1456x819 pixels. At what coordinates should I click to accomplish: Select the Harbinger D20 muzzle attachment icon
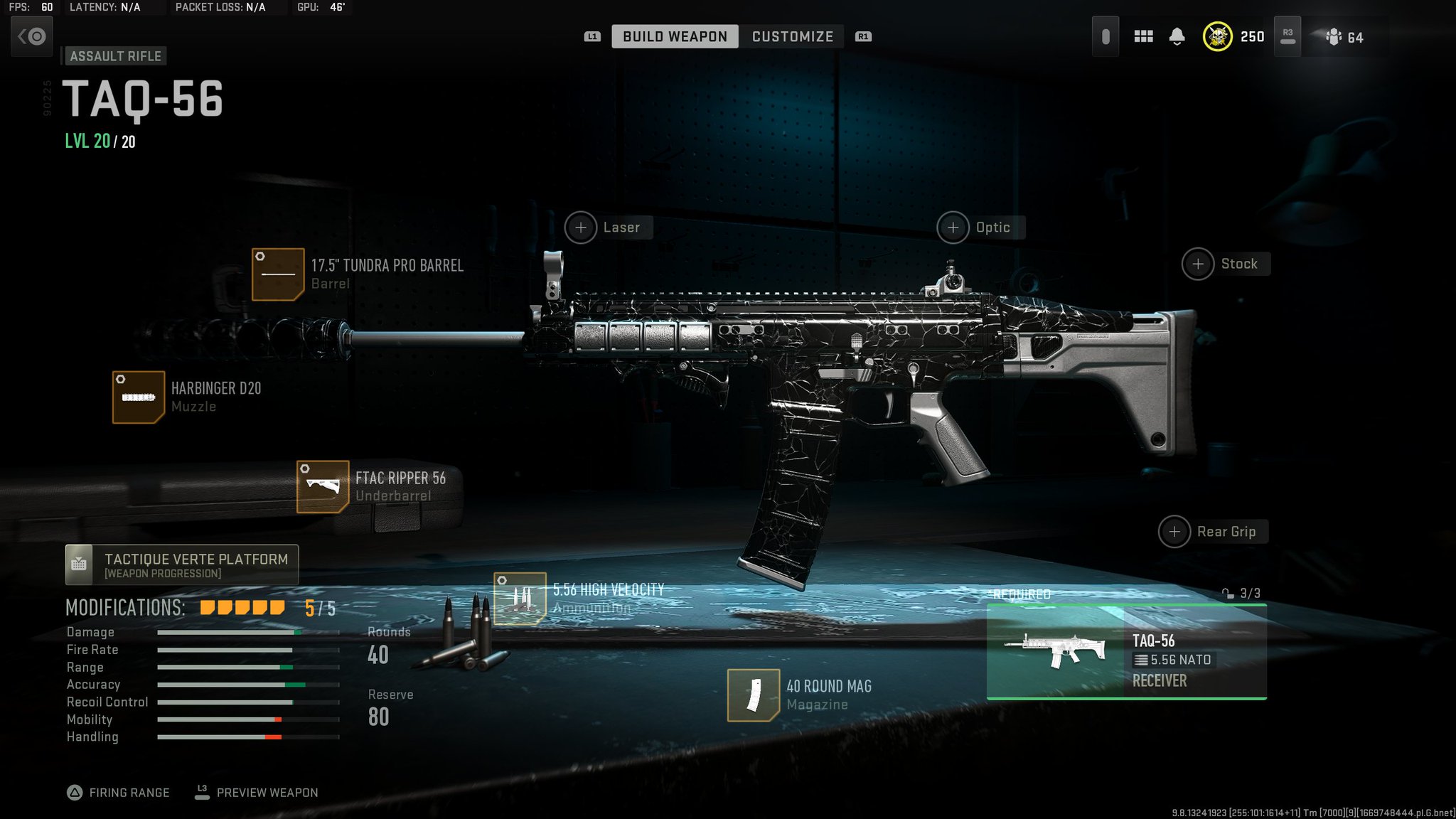tap(139, 397)
